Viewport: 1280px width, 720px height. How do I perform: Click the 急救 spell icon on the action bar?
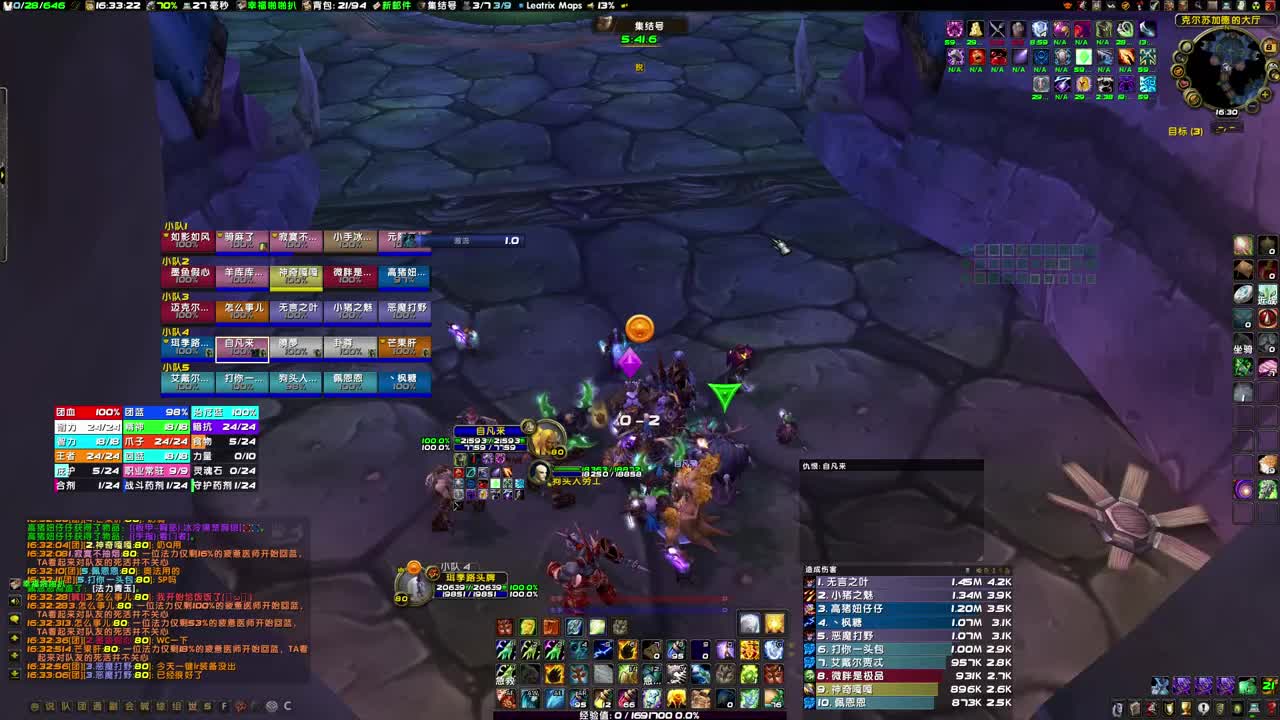[505, 676]
